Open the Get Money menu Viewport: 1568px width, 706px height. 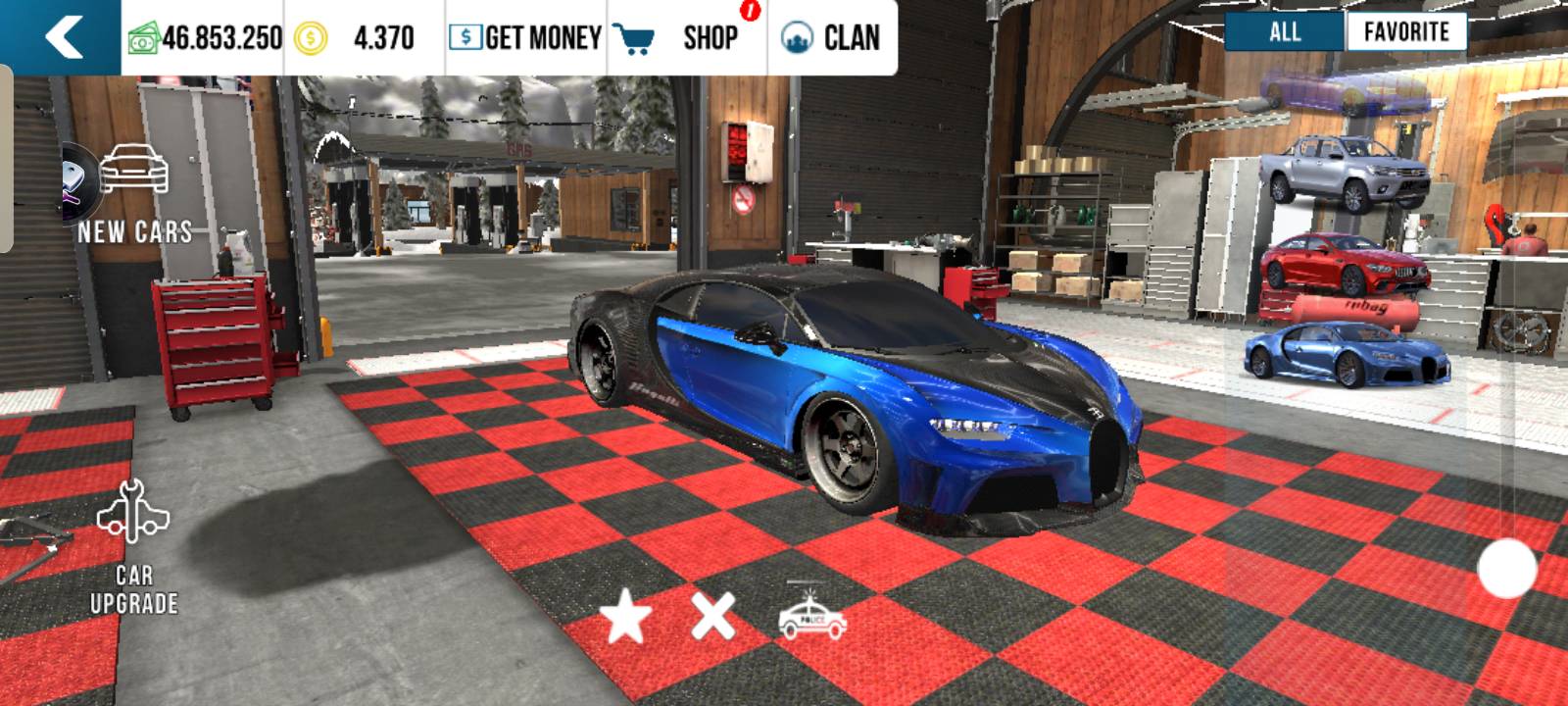(525, 37)
